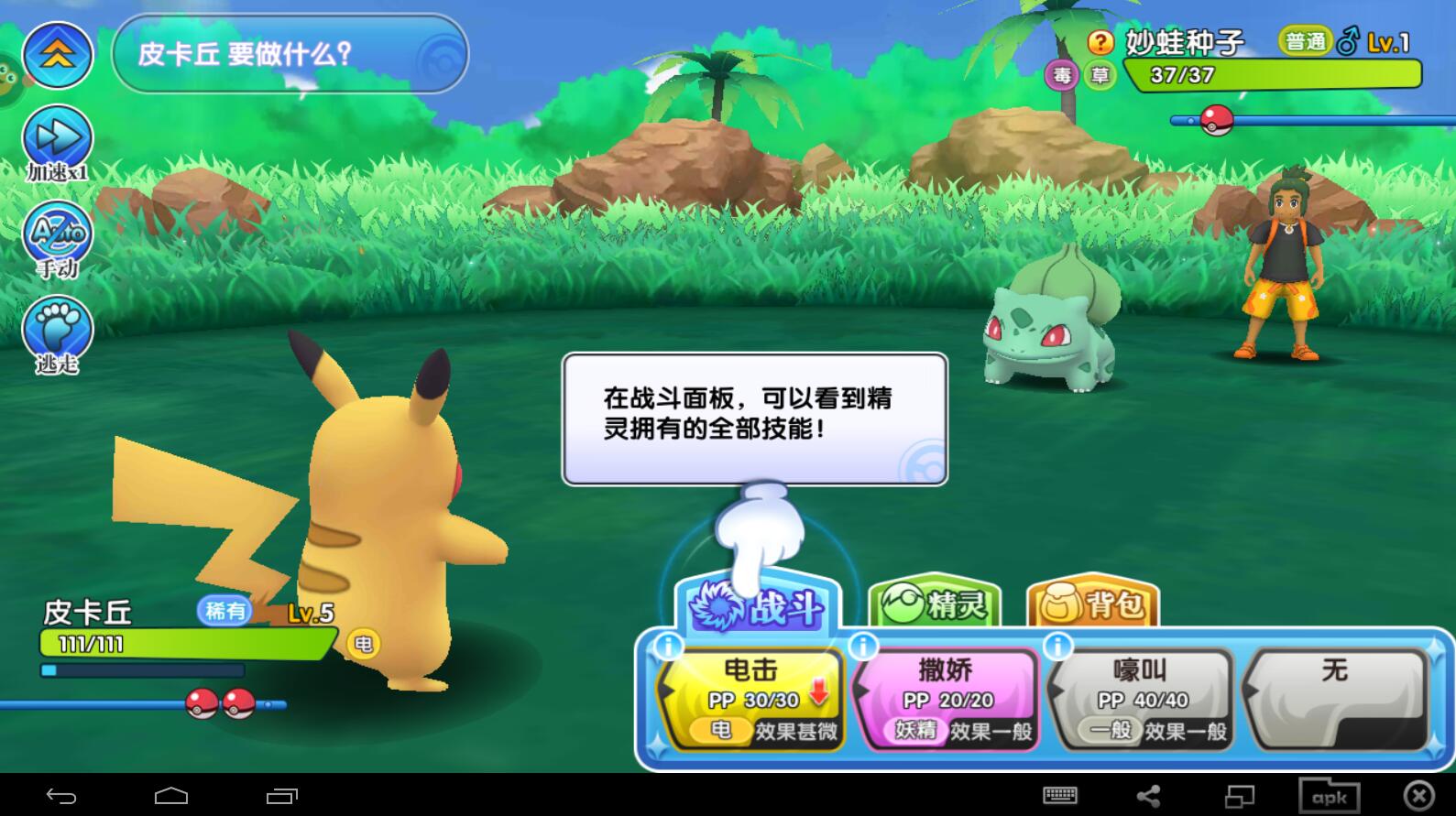
Task: Tap the 草 grass type icon
Action: tap(1099, 75)
